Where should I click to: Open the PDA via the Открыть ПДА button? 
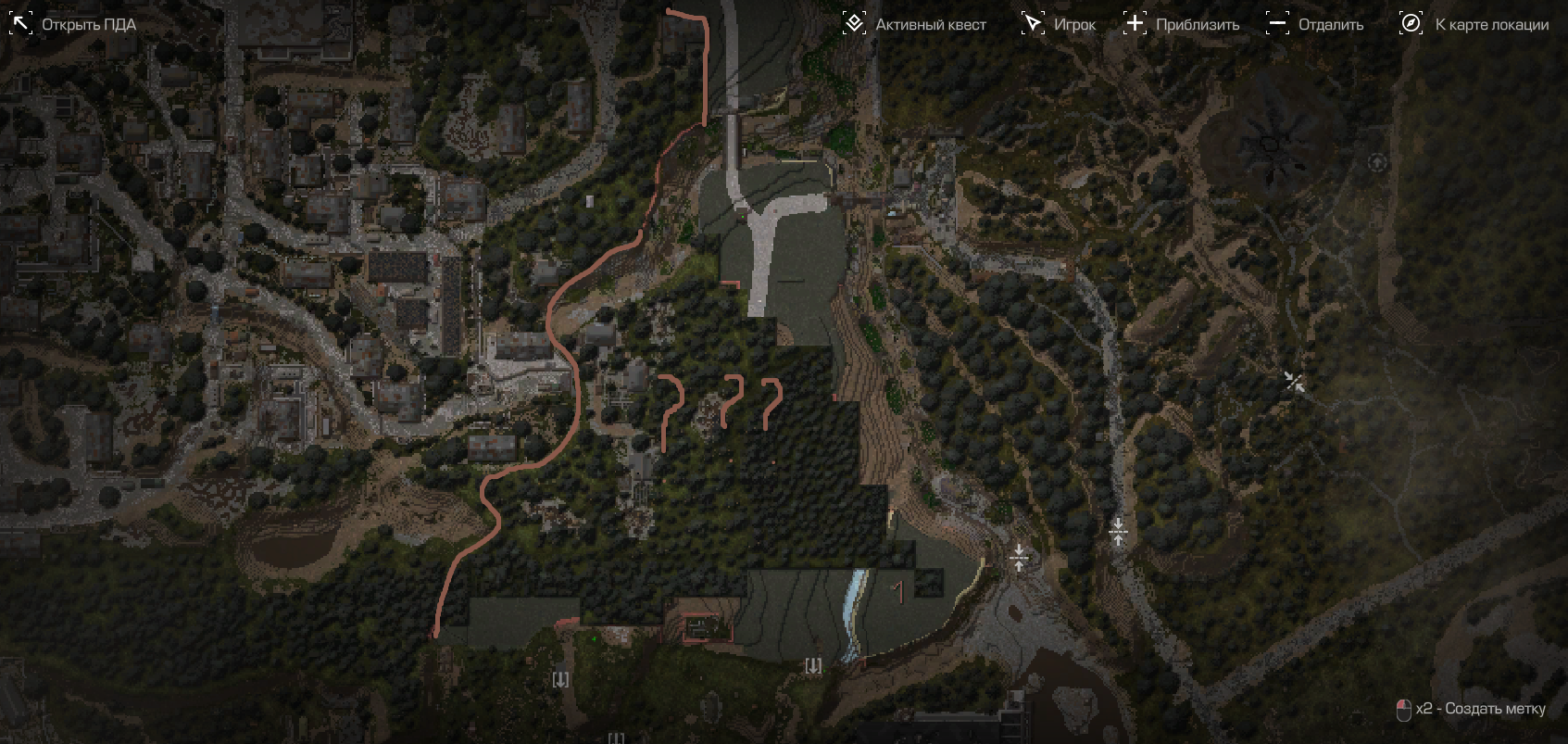point(72,24)
